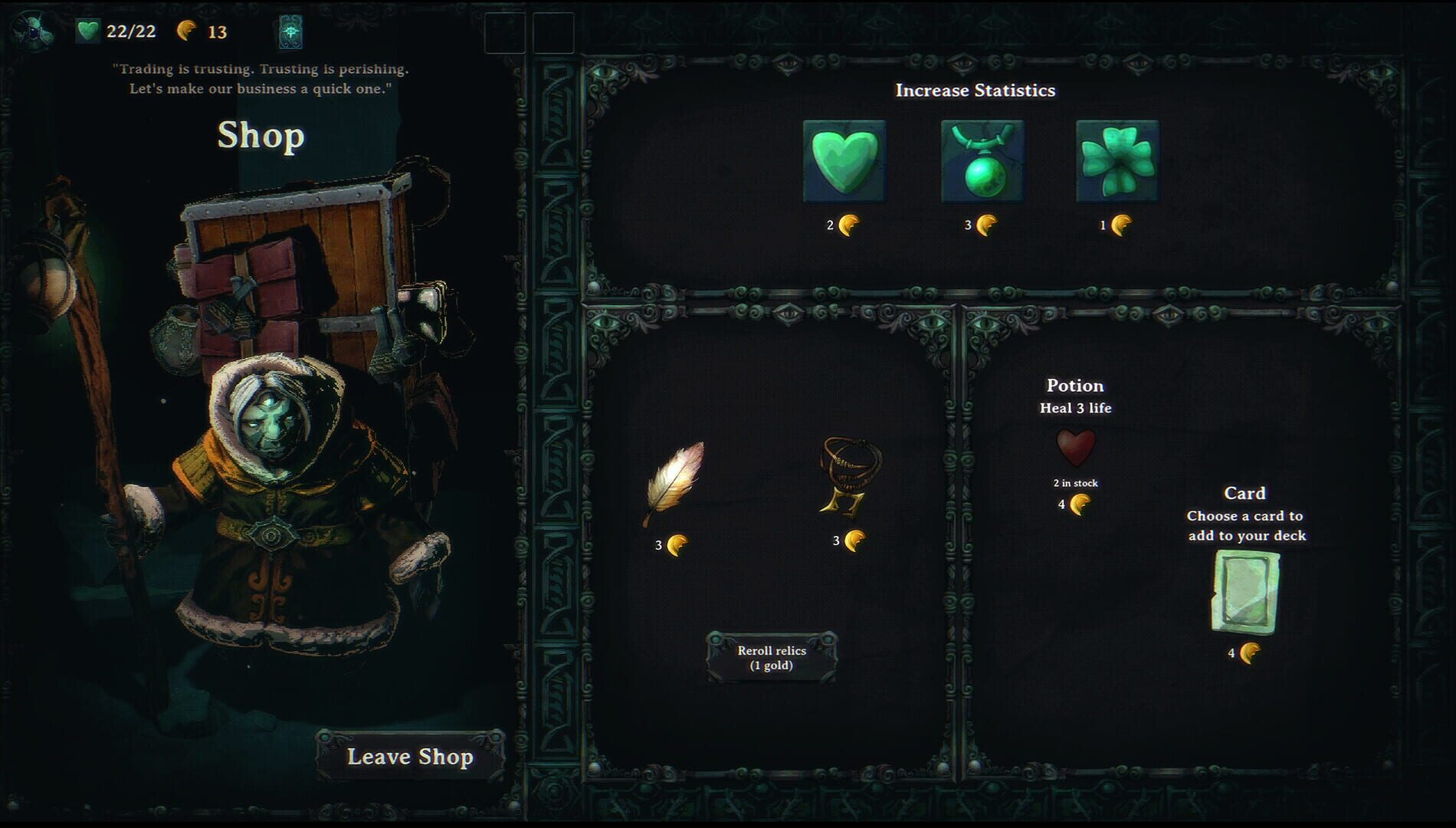This screenshot has height=828, width=1456.
Task: Select the green heart max health upgrade
Action: click(x=842, y=161)
